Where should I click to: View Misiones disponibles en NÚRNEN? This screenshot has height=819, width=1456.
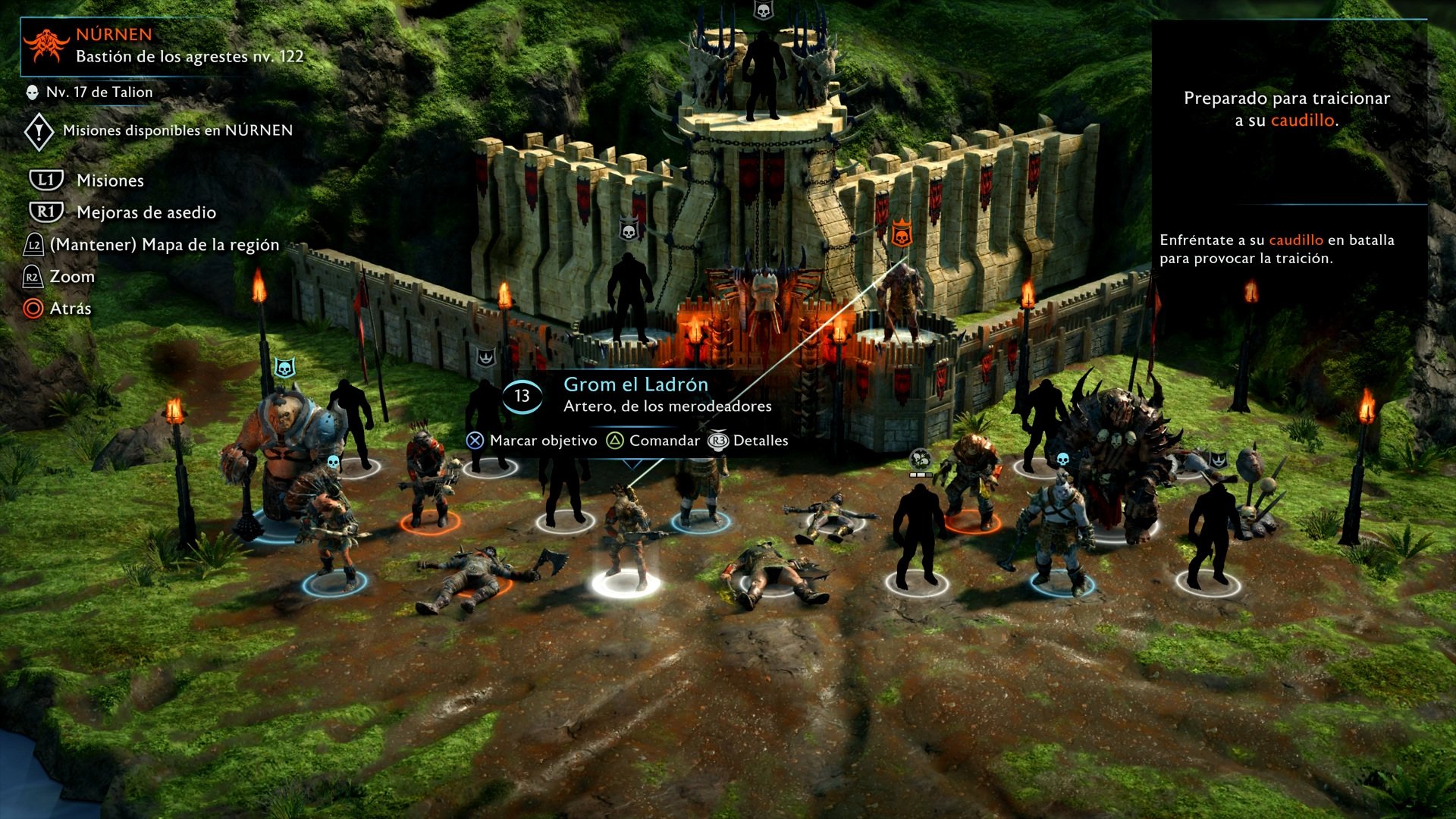tap(177, 130)
